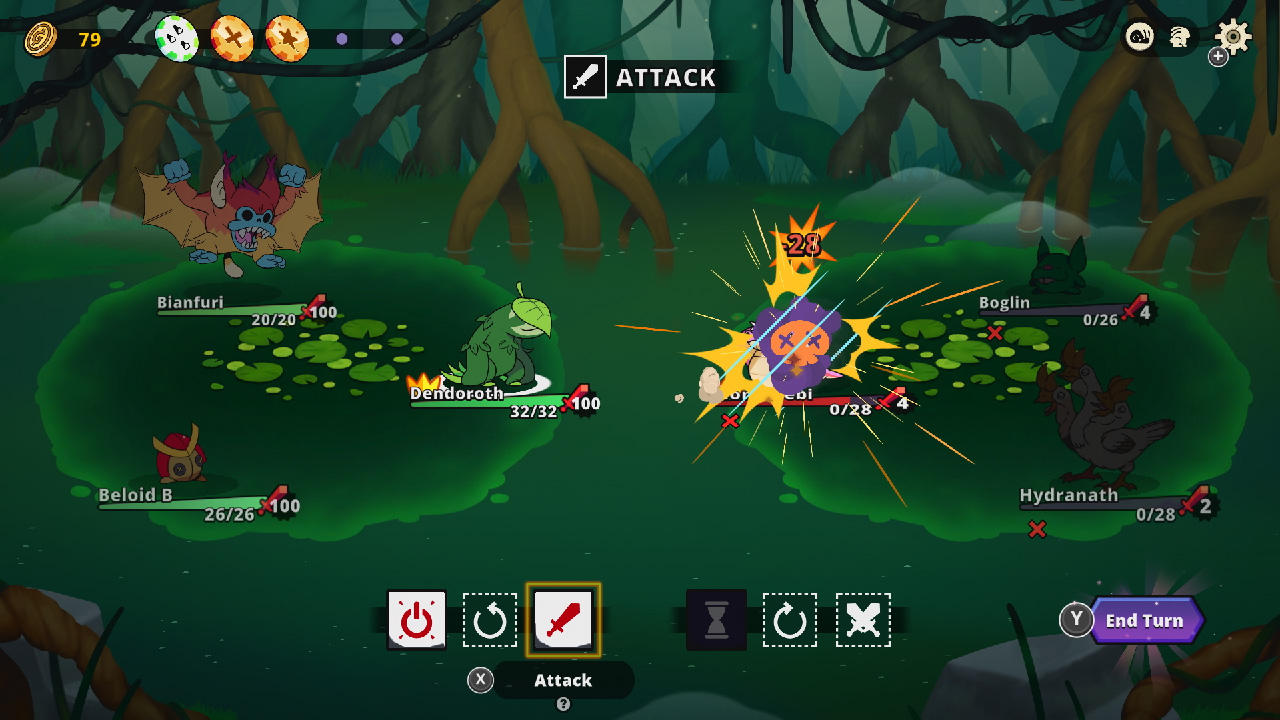Screen dimensions: 1280x720
Task: Click the help question mark under Attack
Action: [562, 705]
